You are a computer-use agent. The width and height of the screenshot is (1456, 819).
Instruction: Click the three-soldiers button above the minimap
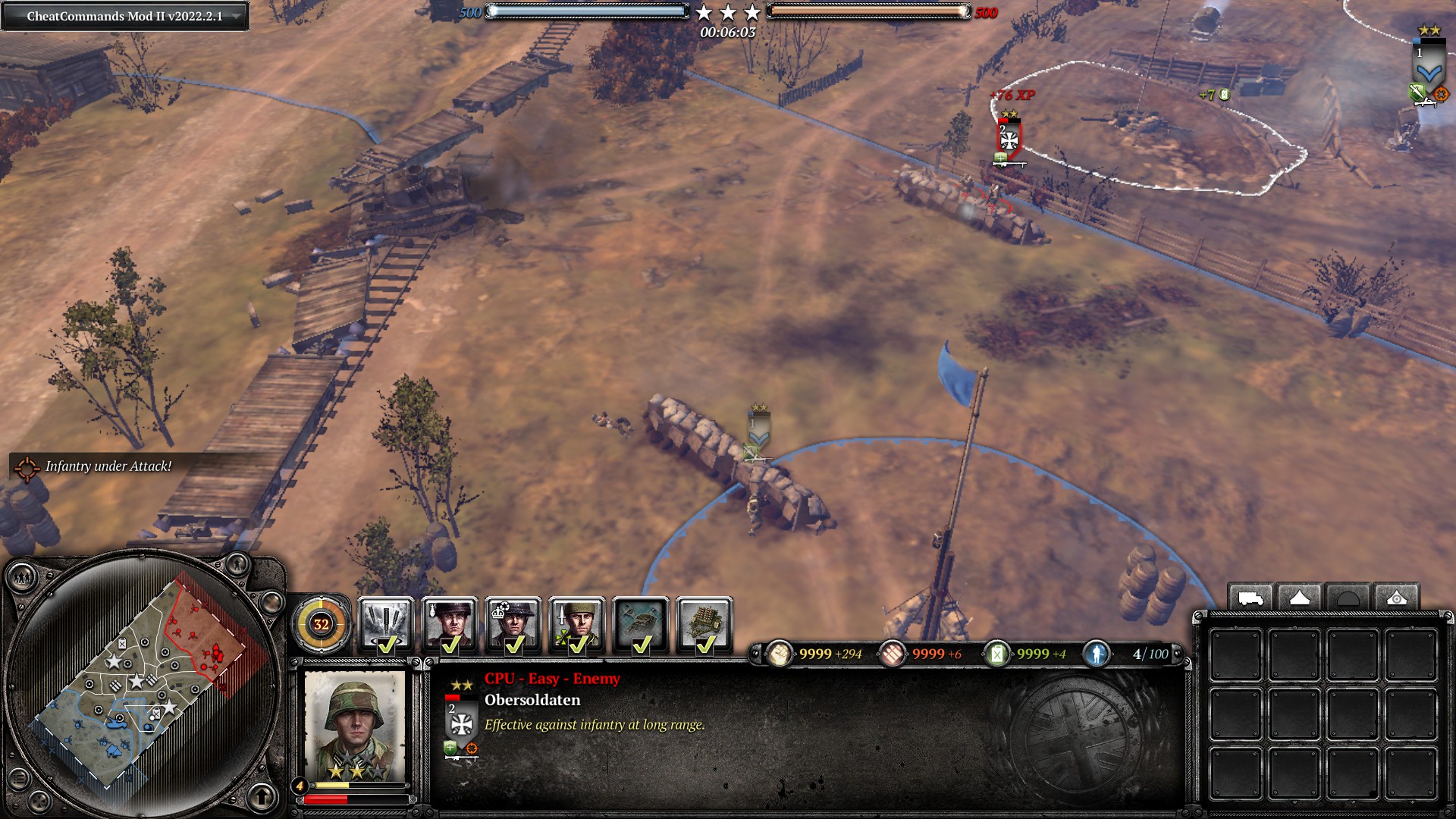[x=22, y=579]
